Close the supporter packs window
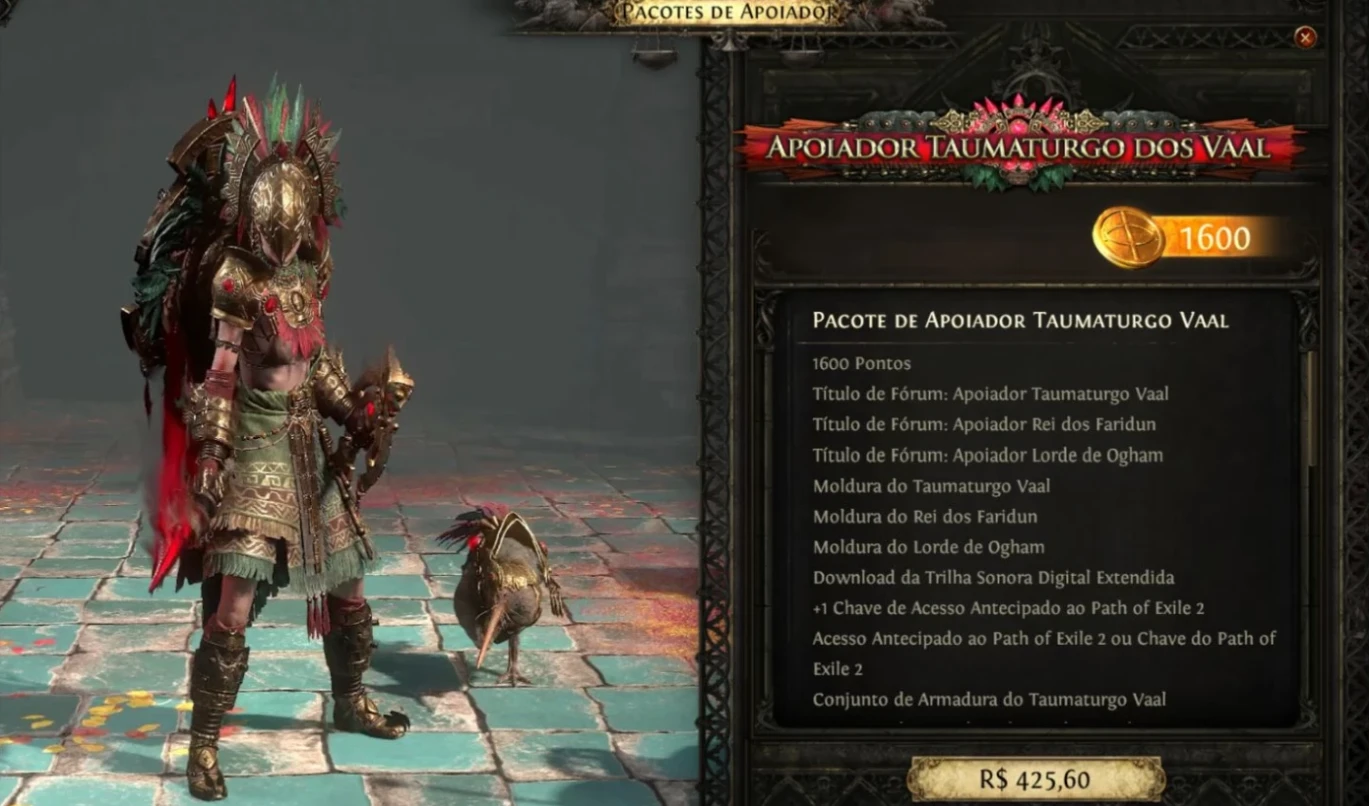The image size is (1369, 806). point(1305,38)
